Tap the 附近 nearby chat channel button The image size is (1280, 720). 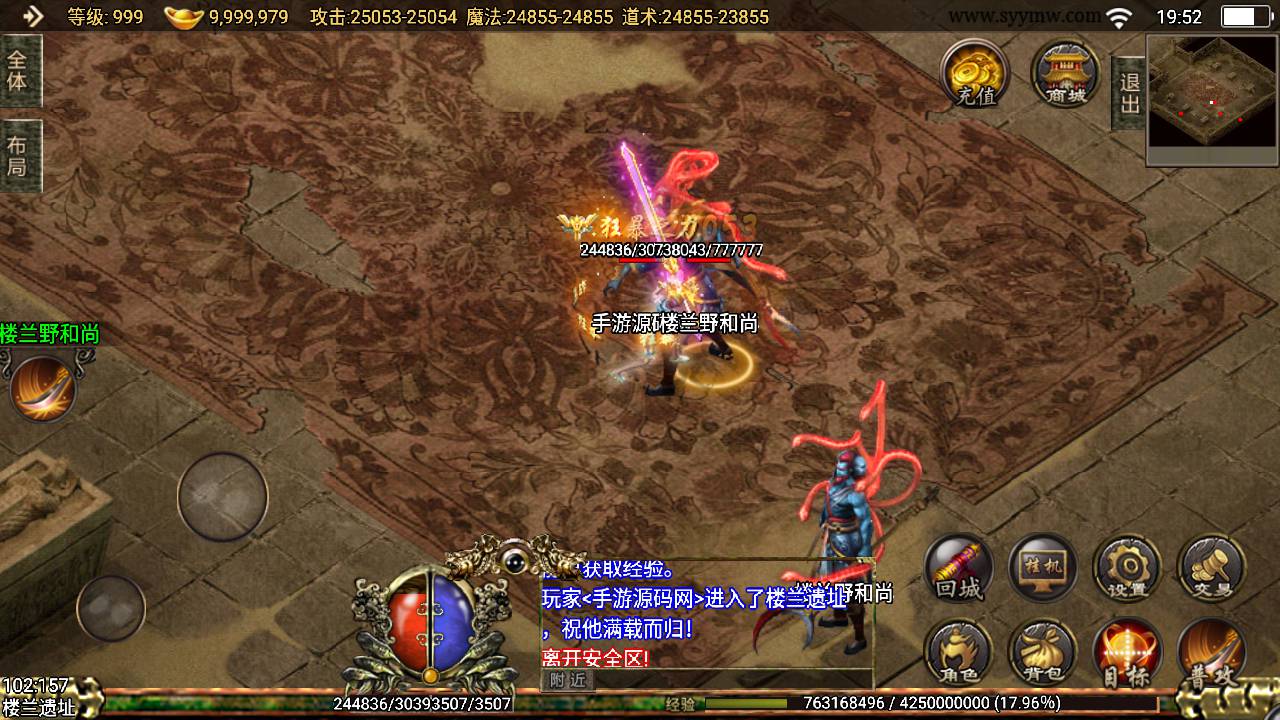pos(567,681)
